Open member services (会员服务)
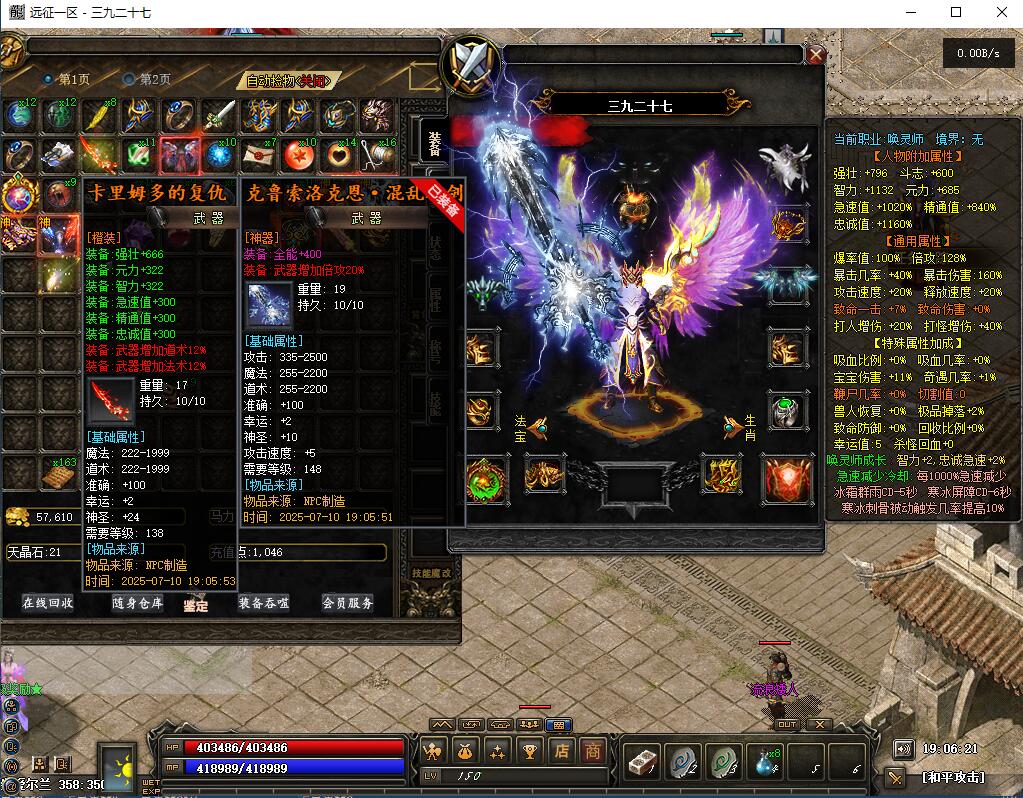Viewport: 1023px width, 798px height. 347,603
